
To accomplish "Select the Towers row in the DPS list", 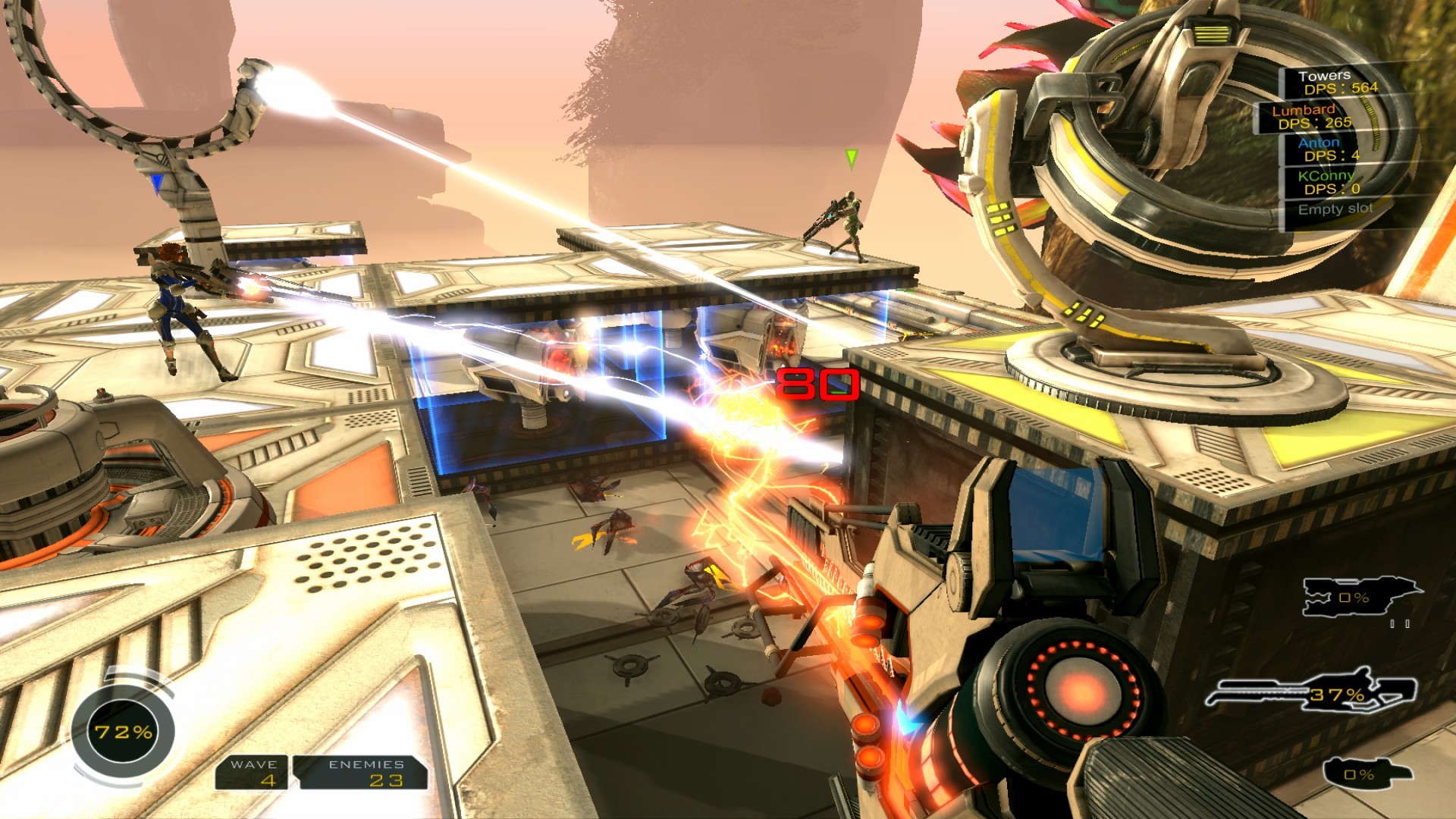I will pos(1337,82).
